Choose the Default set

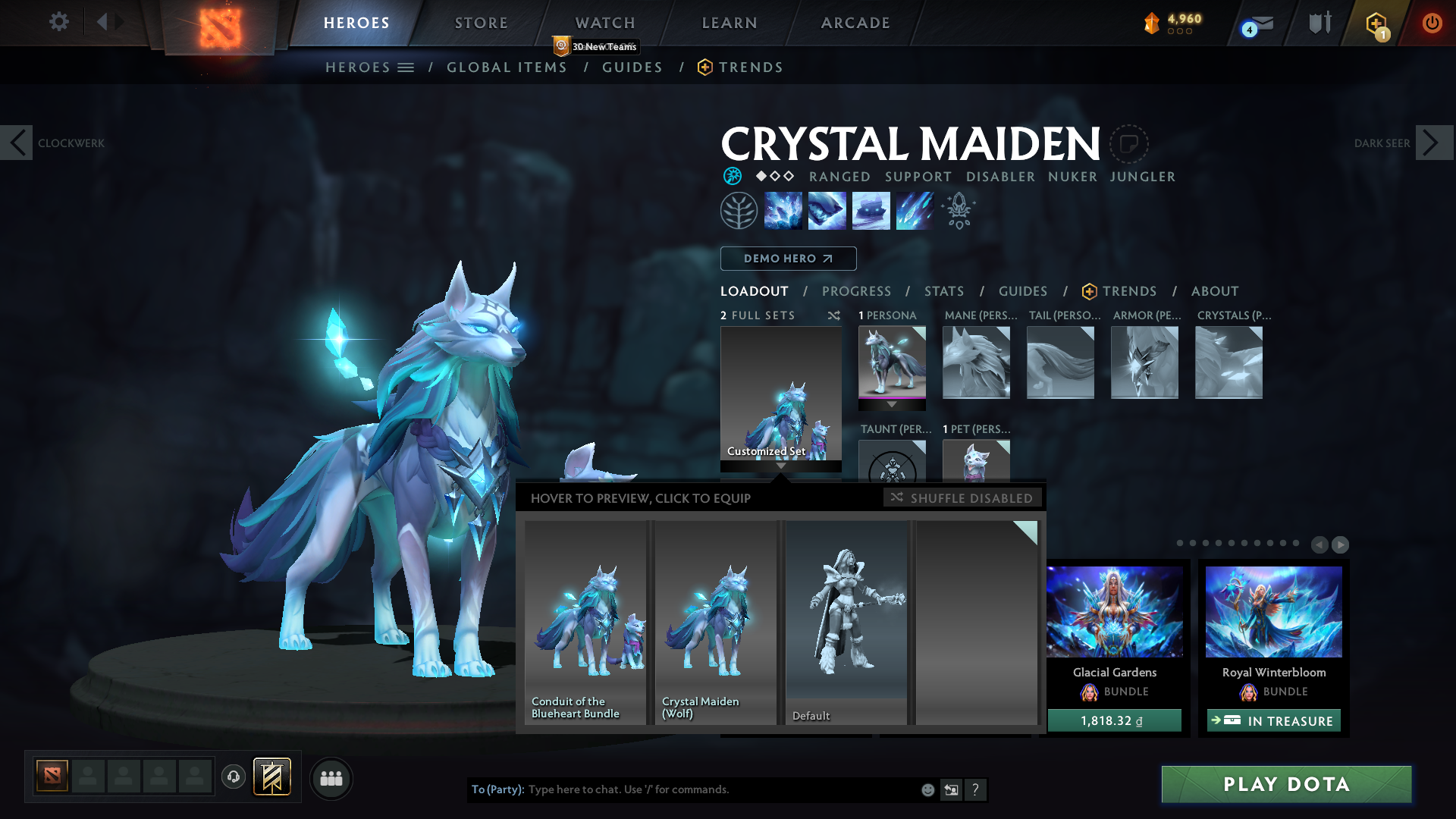pos(846,622)
